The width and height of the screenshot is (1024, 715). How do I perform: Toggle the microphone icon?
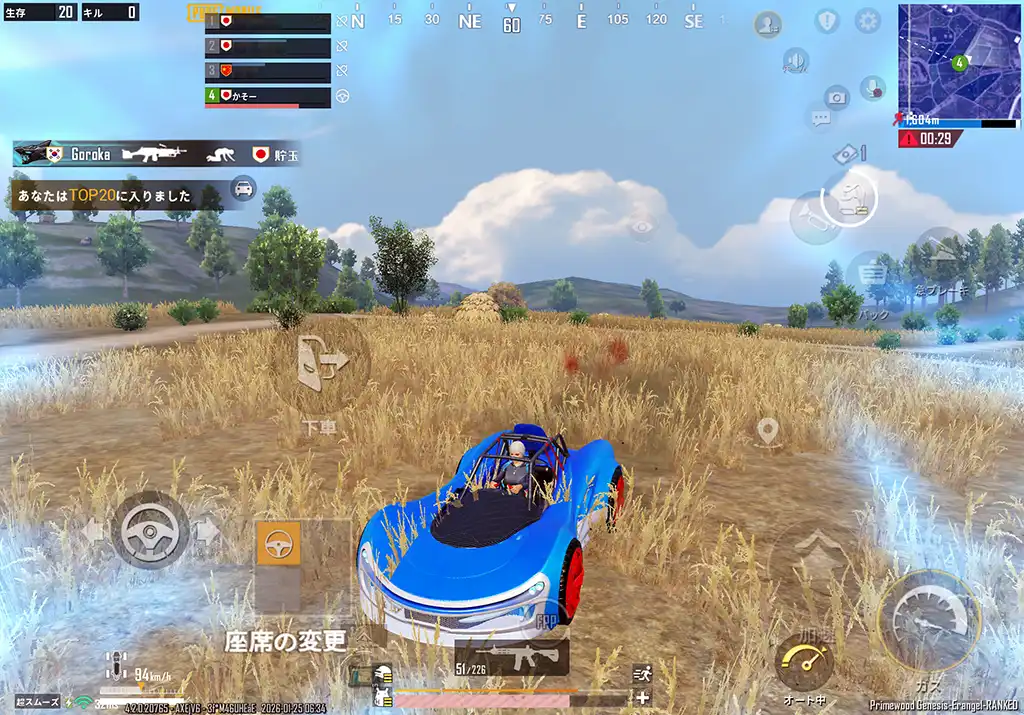pos(872,88)
